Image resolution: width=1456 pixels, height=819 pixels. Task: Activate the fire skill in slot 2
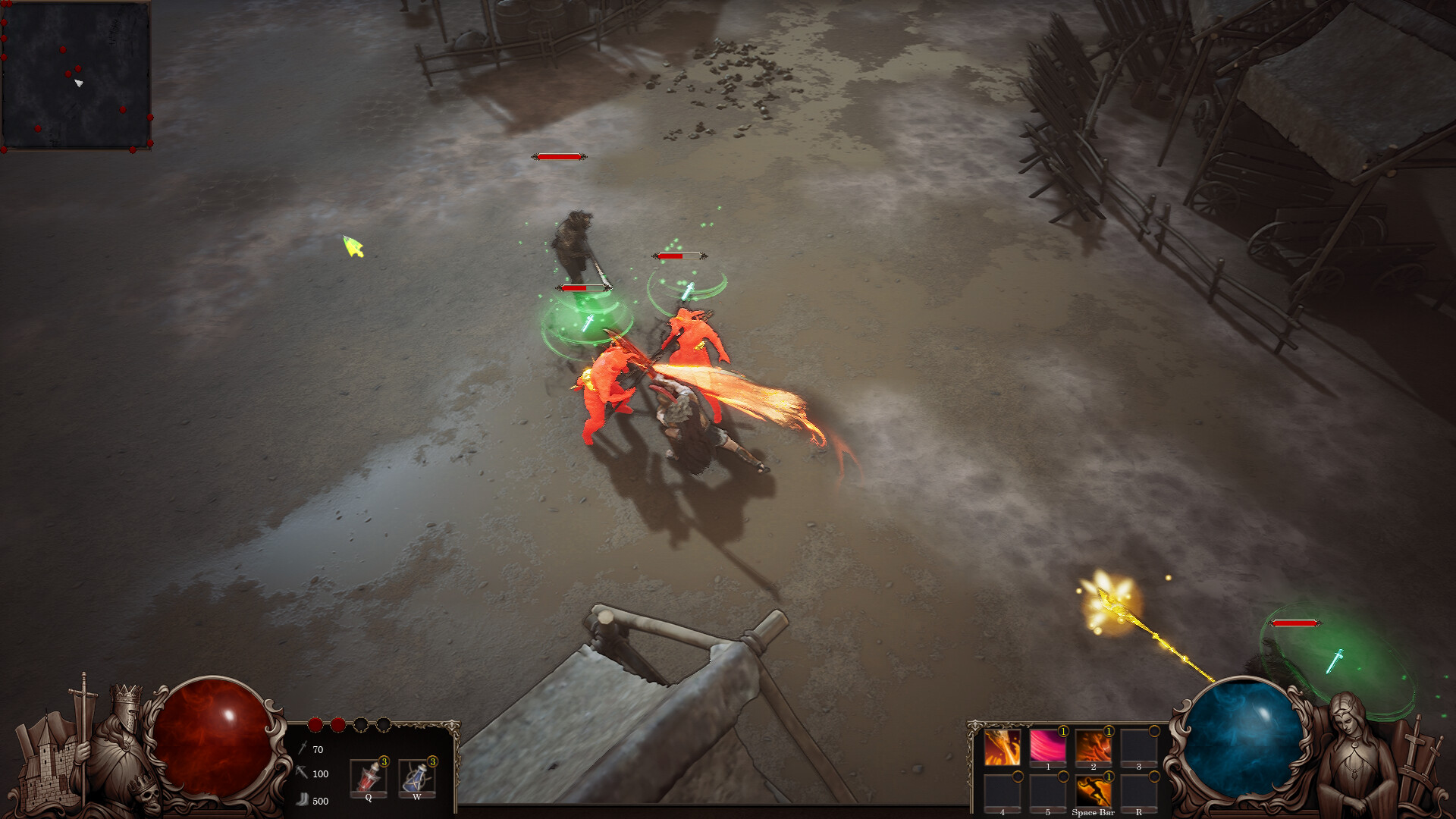[x=1093, y=745]
